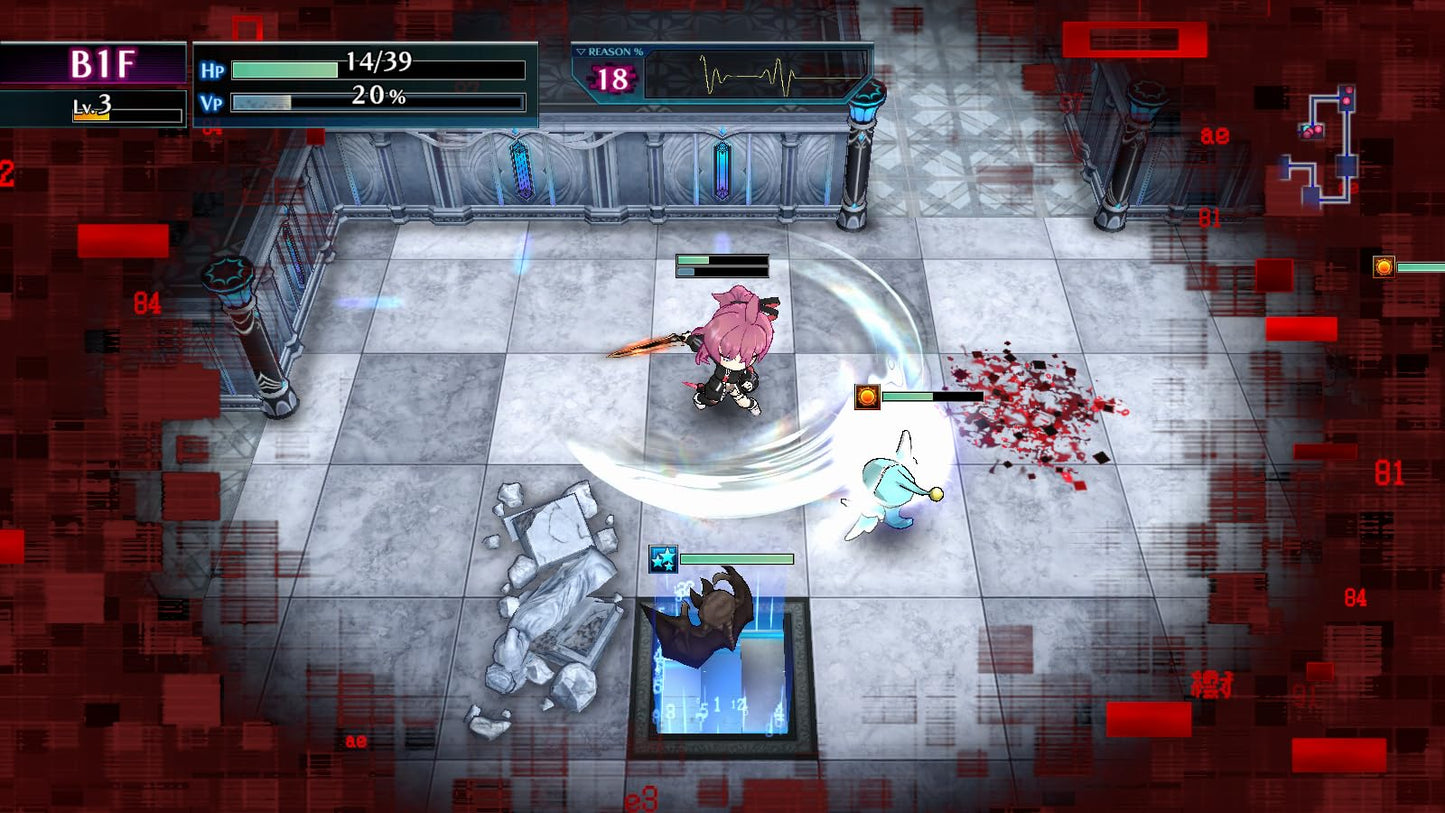Click the blue star enemy marker
This screenshot has width=1445, height=813.
(x=663, y=558)
